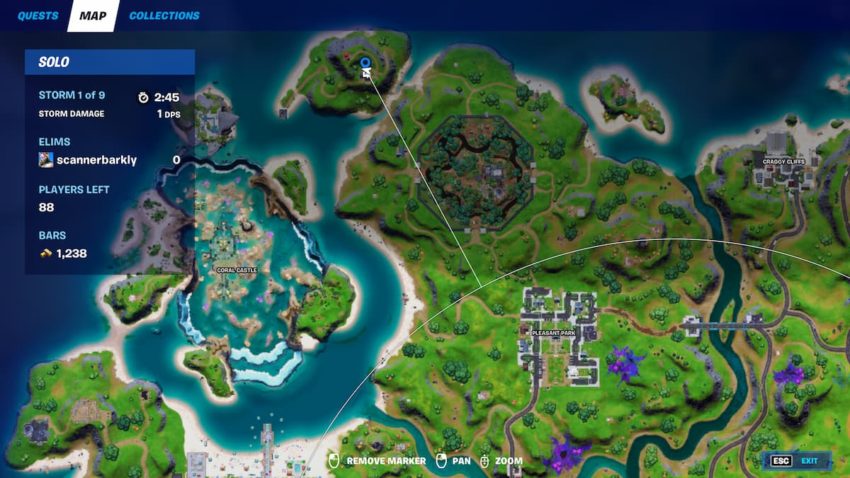Click the Coral Castle location label
Viewport: 850px width, 478px height.
tap(237, 270)
